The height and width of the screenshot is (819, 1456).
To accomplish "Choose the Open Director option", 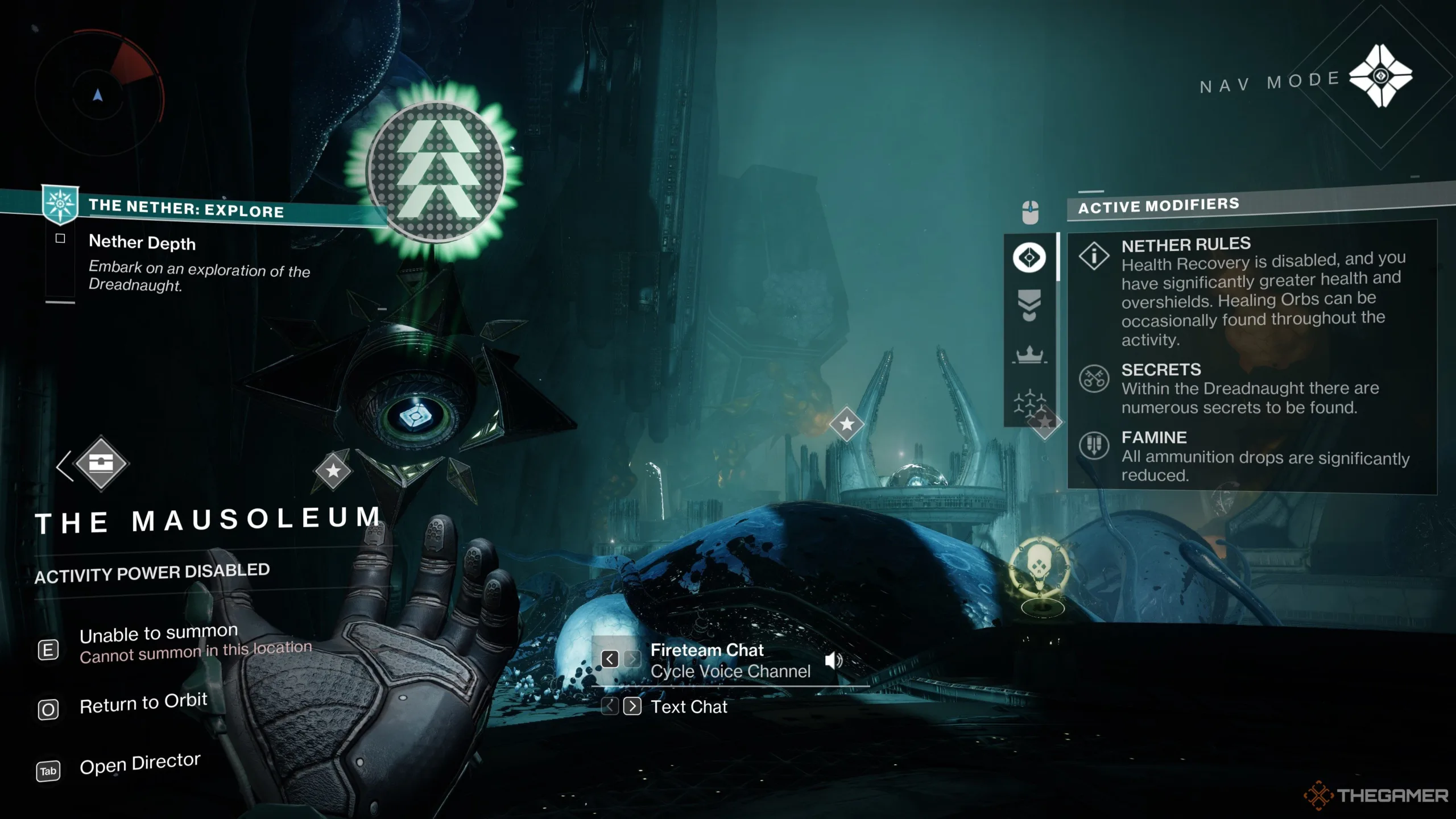I will (139, 764).
